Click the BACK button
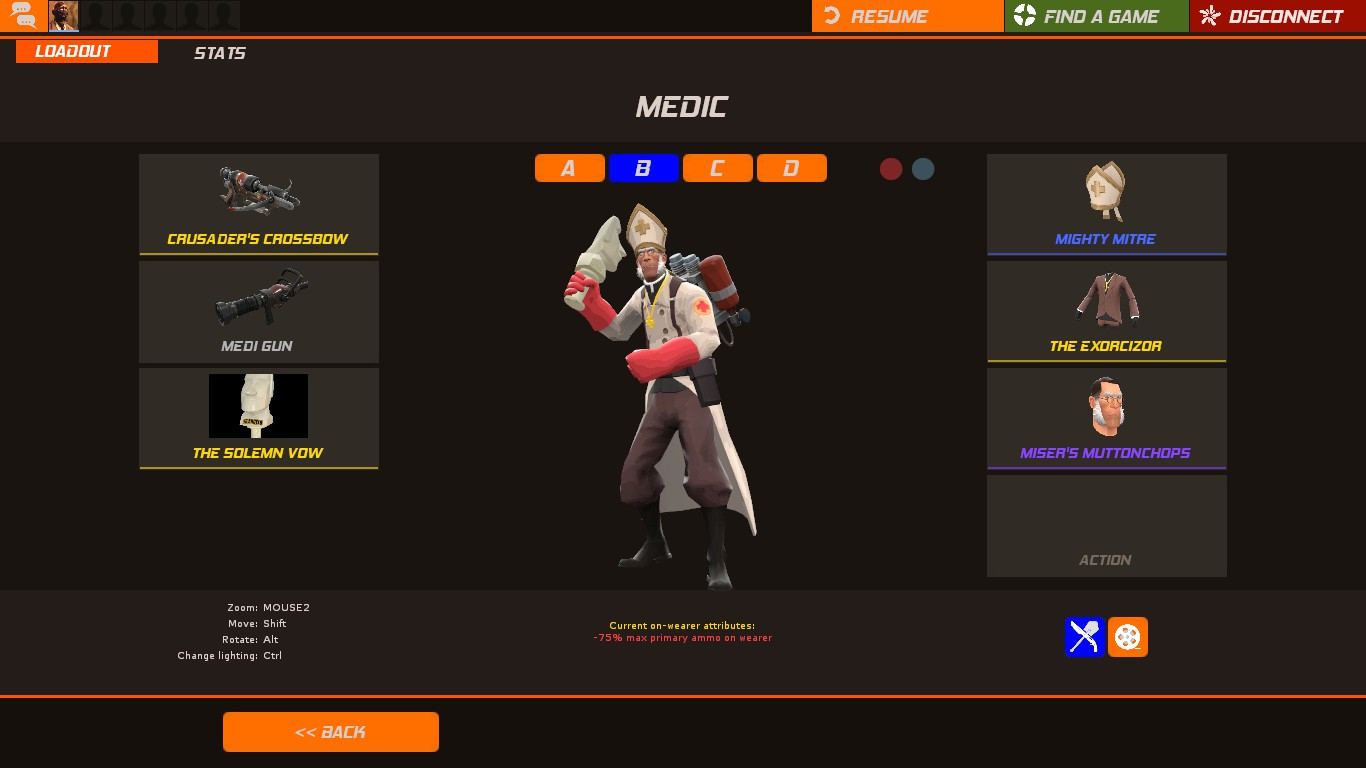This screenshot has width=1366, height=768. click(x=330, y=731)
